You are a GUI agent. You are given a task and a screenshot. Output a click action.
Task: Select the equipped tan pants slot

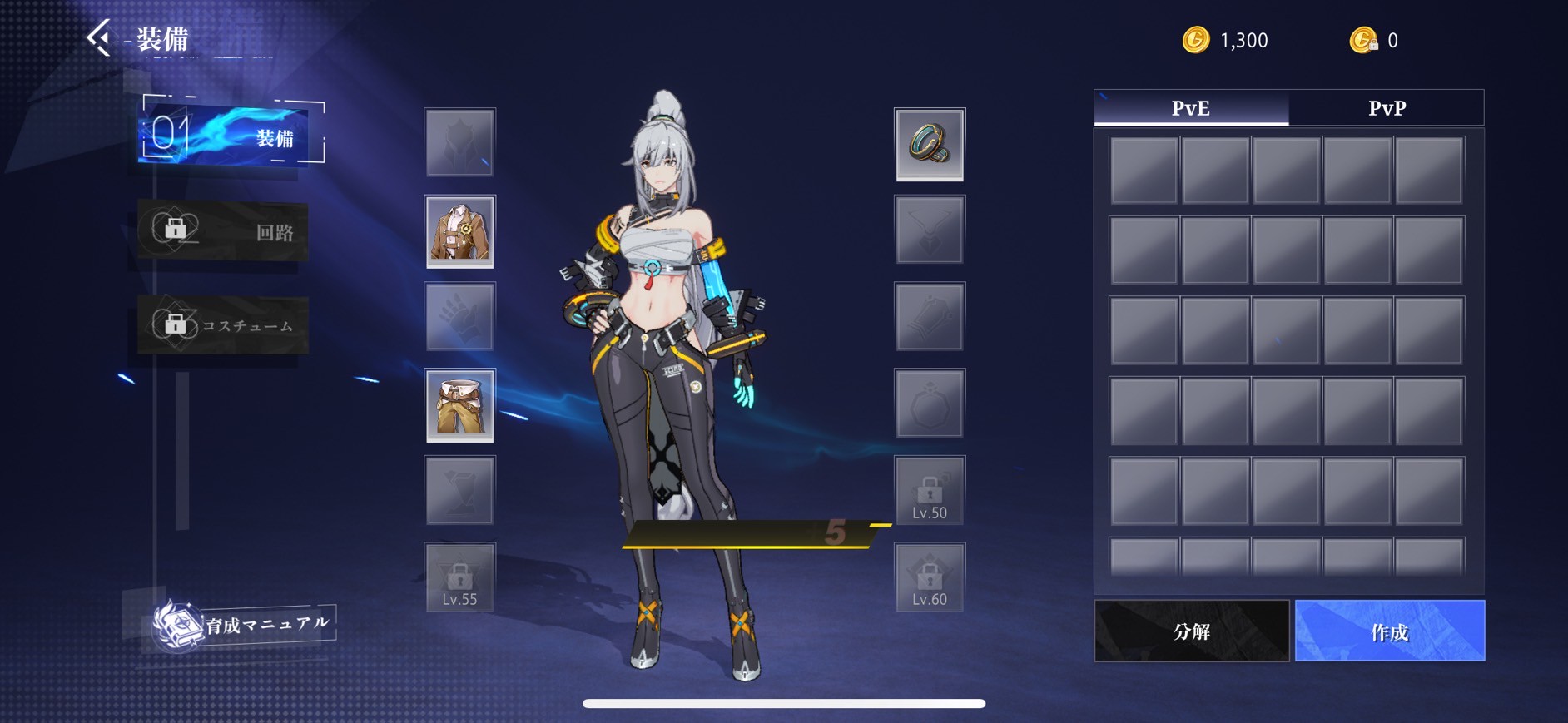[x=459, y=405]
